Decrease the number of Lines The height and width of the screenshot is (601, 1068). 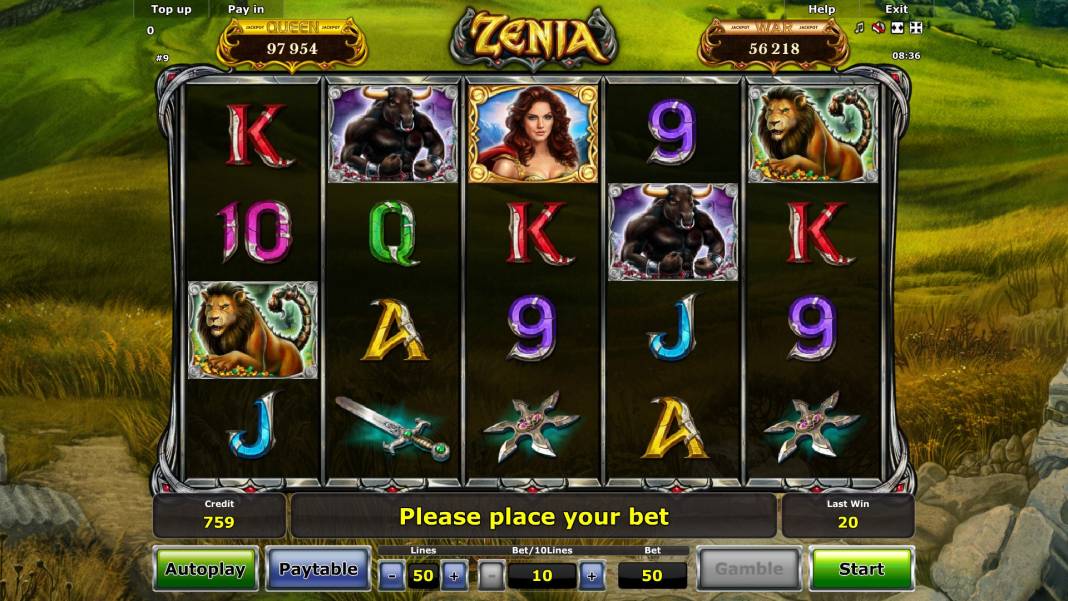click(x=392, y=575)
